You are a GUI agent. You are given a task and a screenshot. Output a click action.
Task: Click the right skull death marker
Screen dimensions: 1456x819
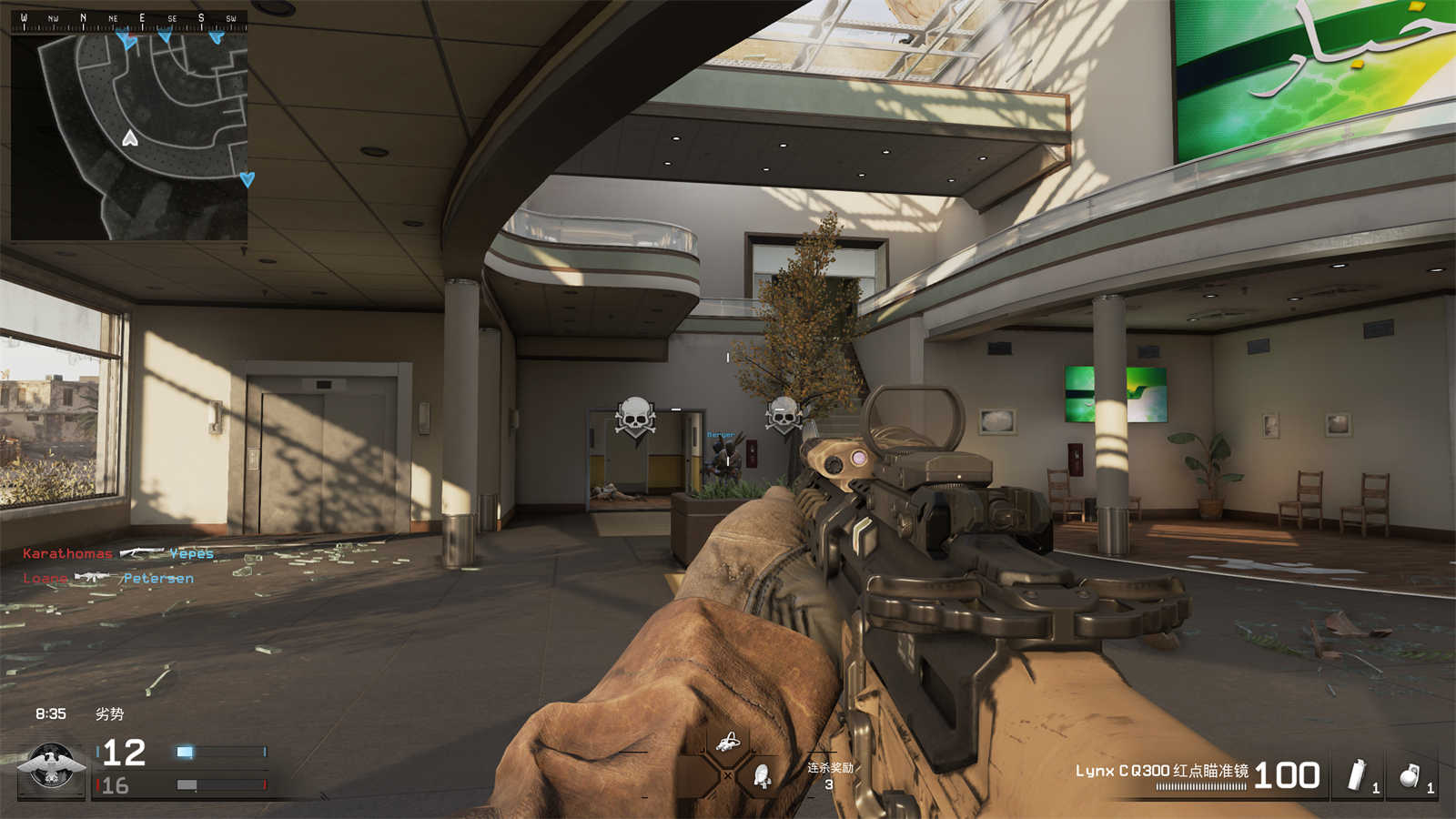(x=783, y=416)
